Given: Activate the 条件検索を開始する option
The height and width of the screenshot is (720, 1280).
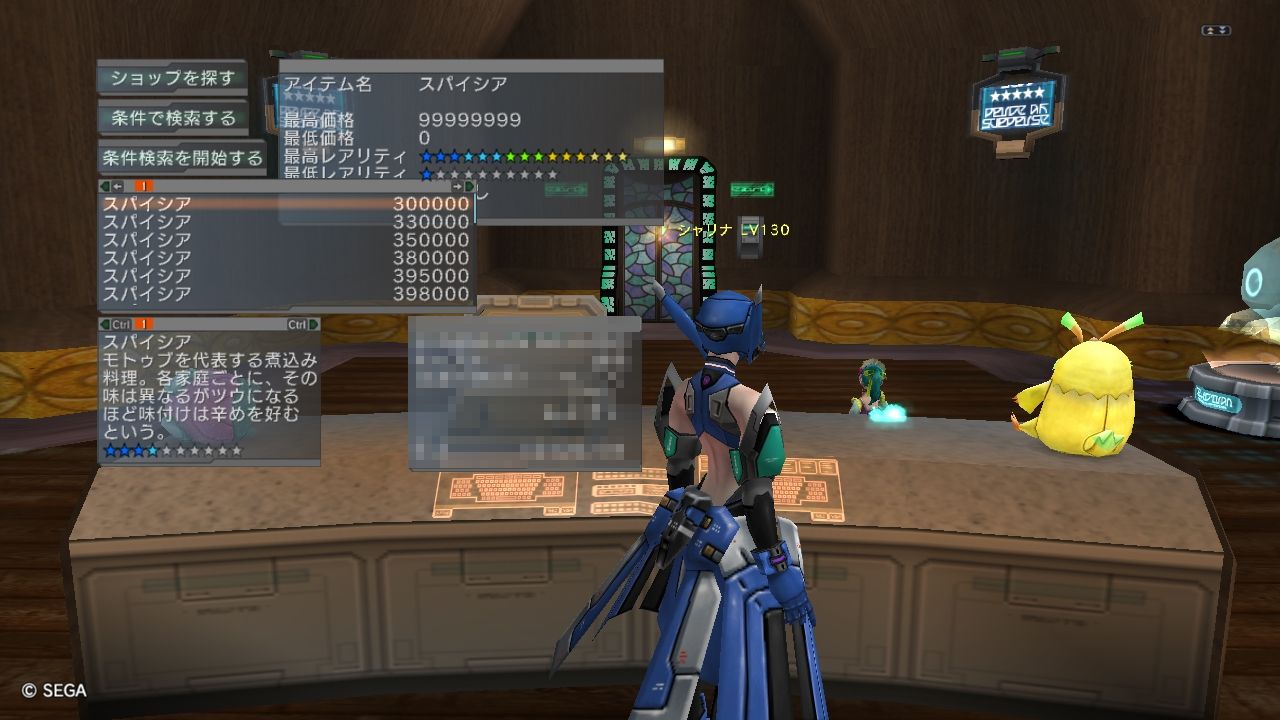Looking at the screenshot, I should pyautogui.click(x=181, y=158).
